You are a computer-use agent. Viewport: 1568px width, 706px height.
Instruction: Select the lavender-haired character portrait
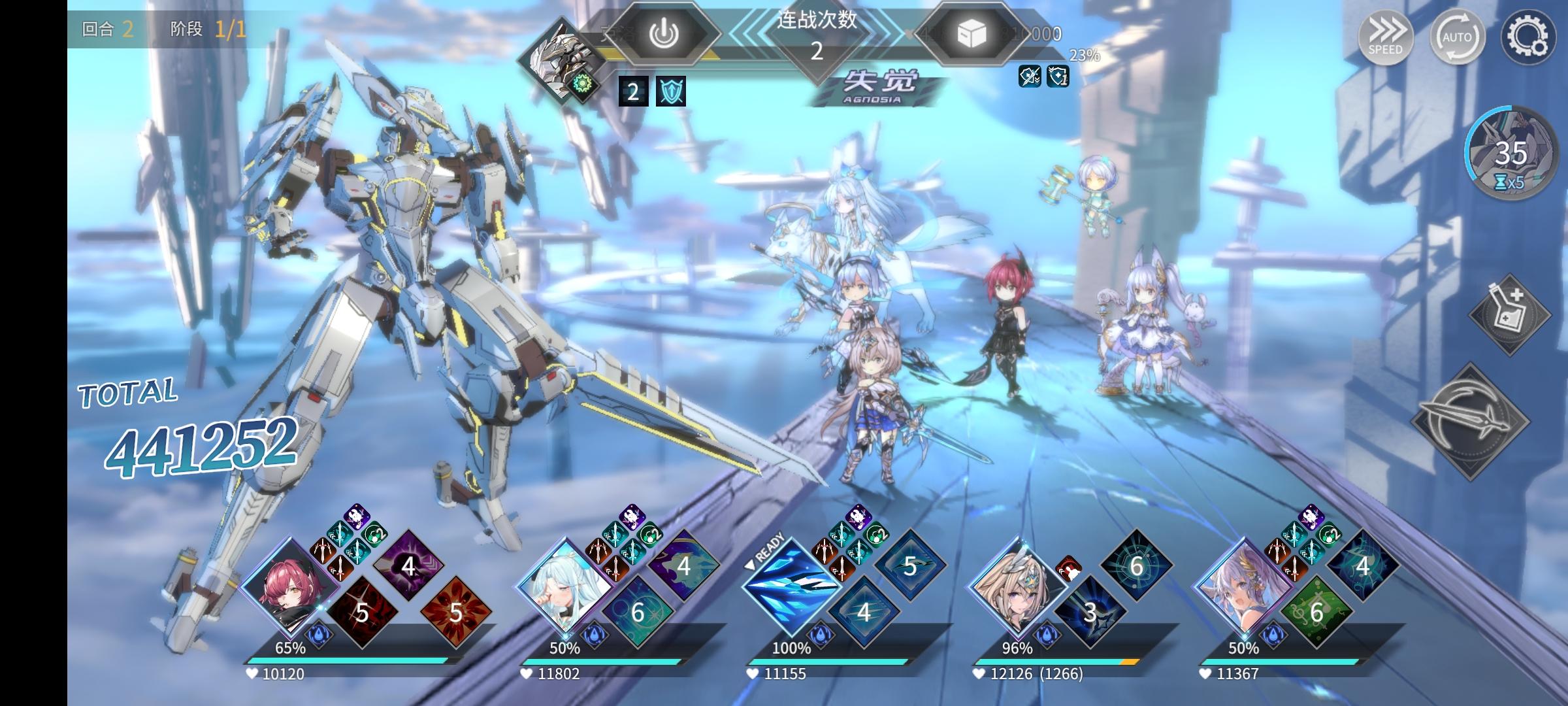tap(1243, 586)
